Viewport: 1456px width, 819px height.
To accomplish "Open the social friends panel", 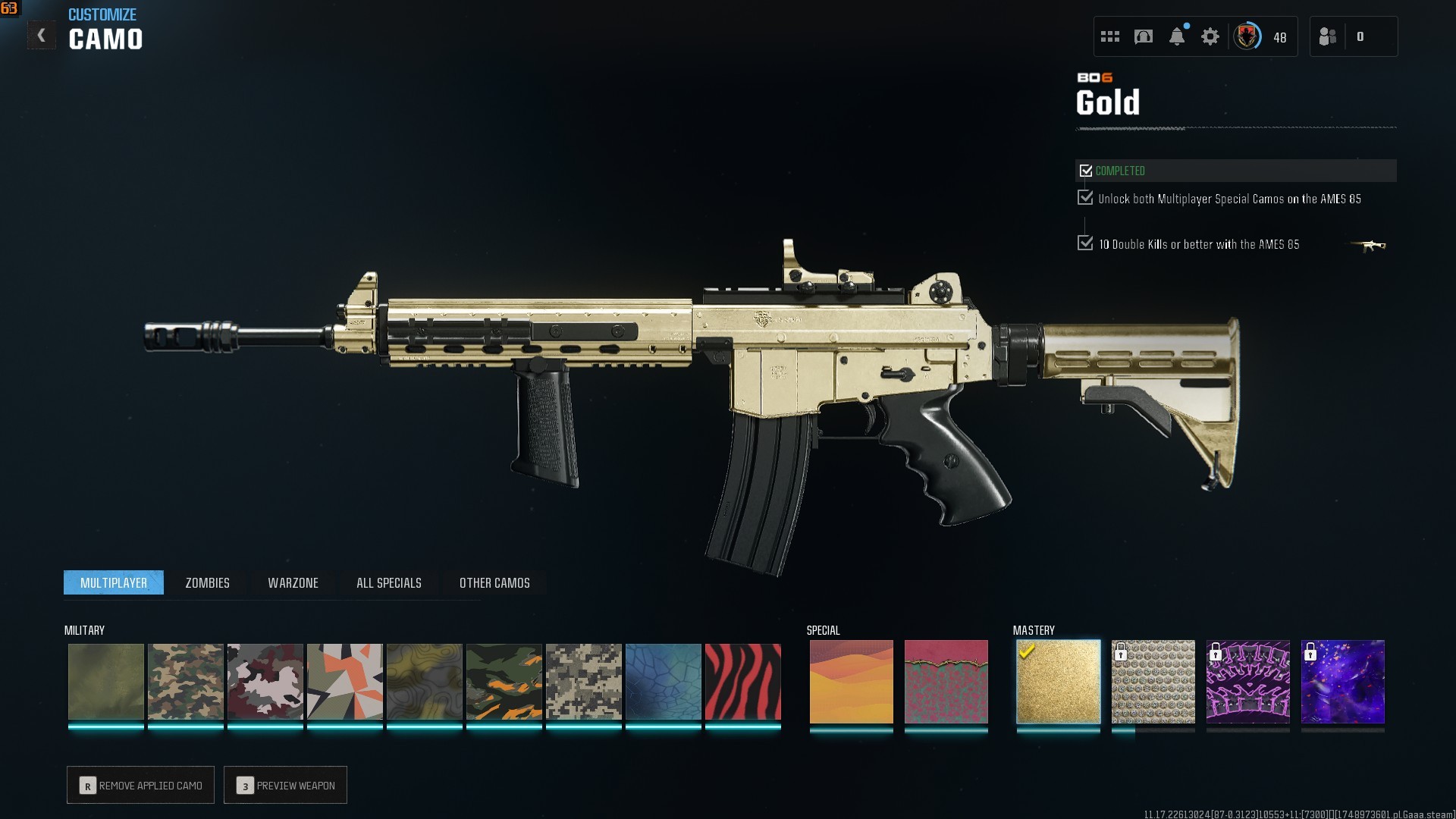I will (1328, 36).
